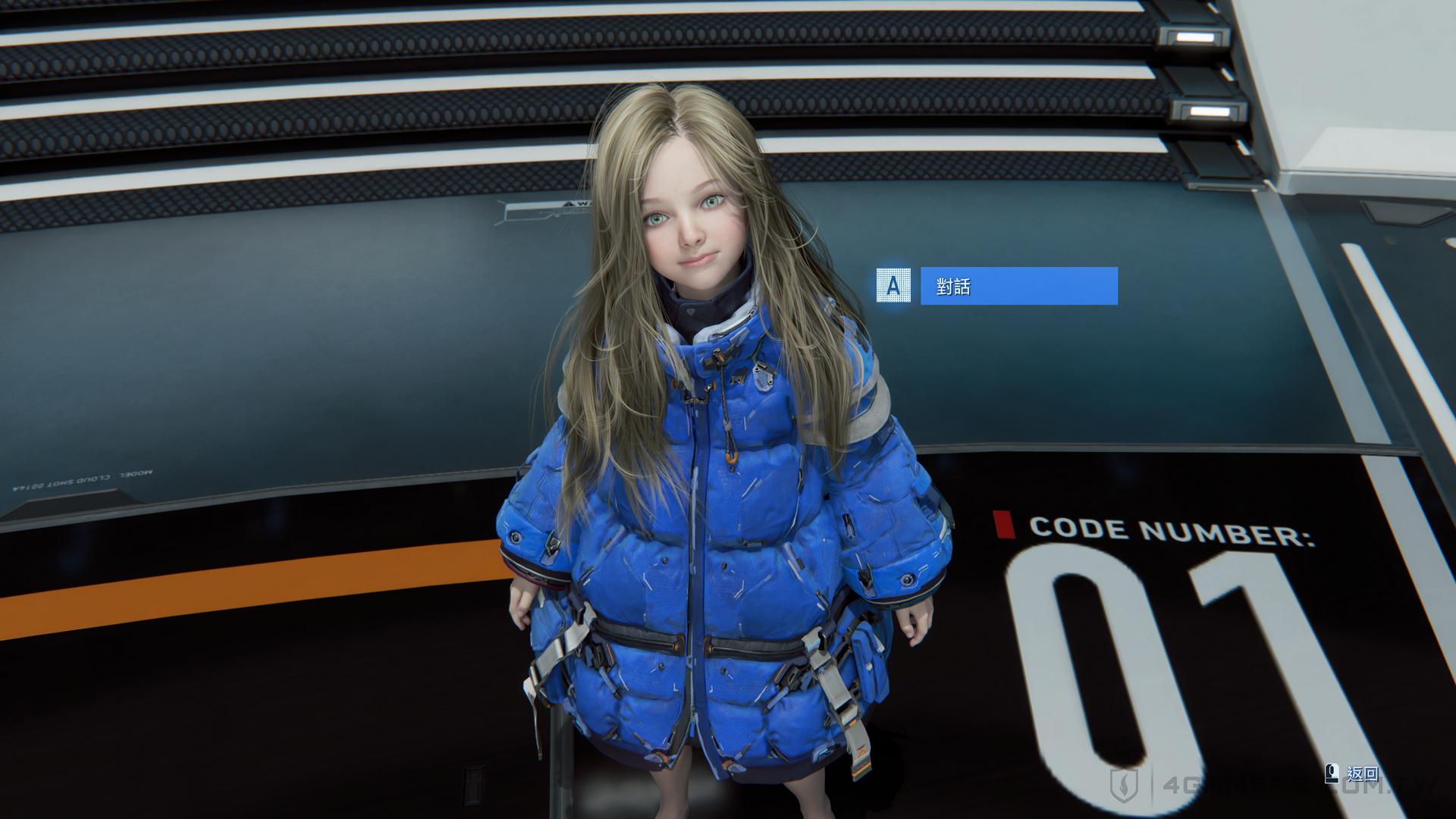Select the blue 對話 talk option
The height and width of the screenshot is (819, 1456).
point(1018,286)
